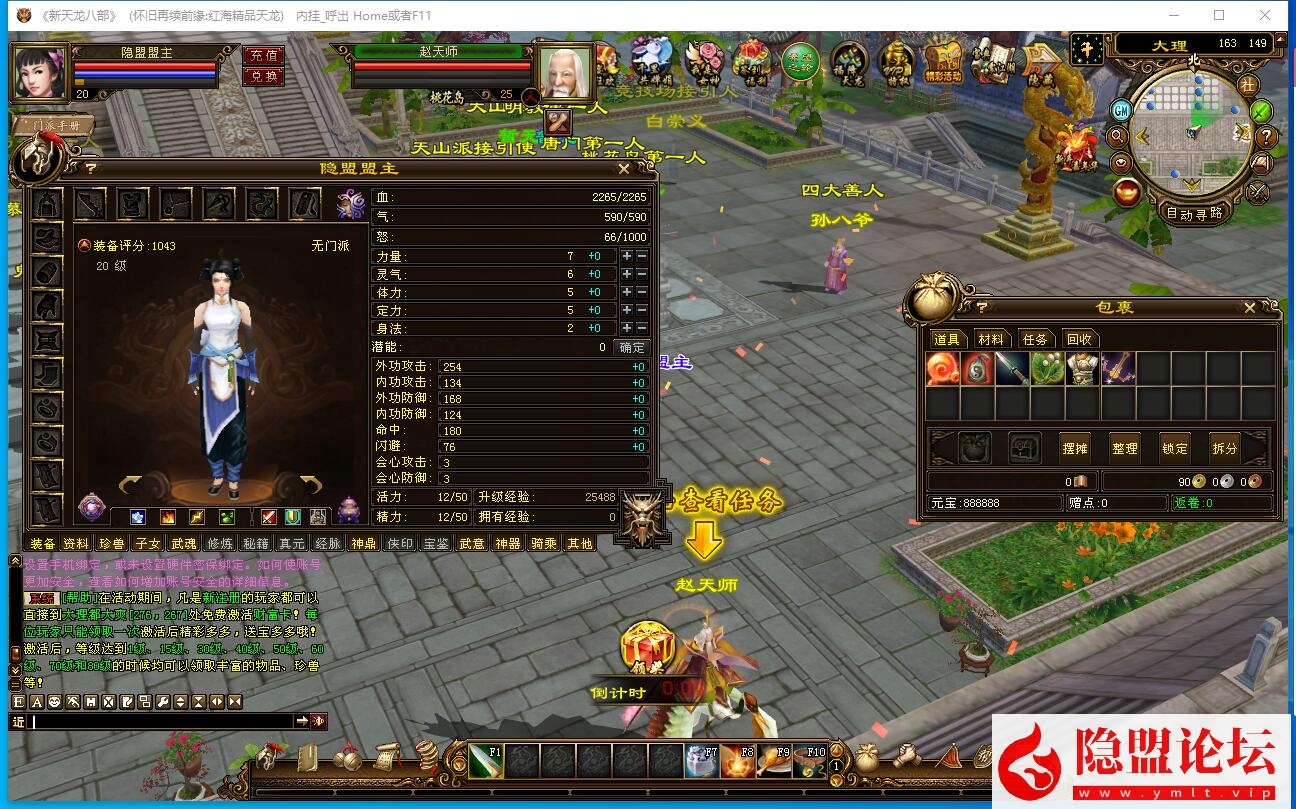Switch to the 材料 bag tab
Viewport: 1296px width, 809px height.
pos(990,339)
